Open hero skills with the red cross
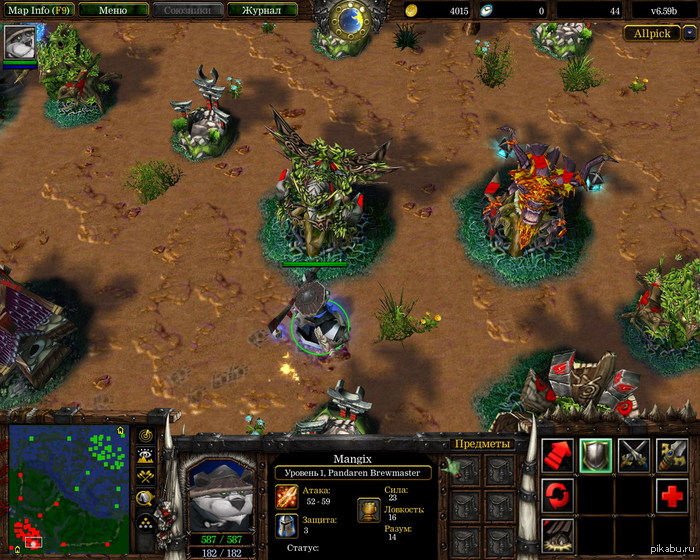The width and height of the screenshot is (700, 560). (671, 494)
